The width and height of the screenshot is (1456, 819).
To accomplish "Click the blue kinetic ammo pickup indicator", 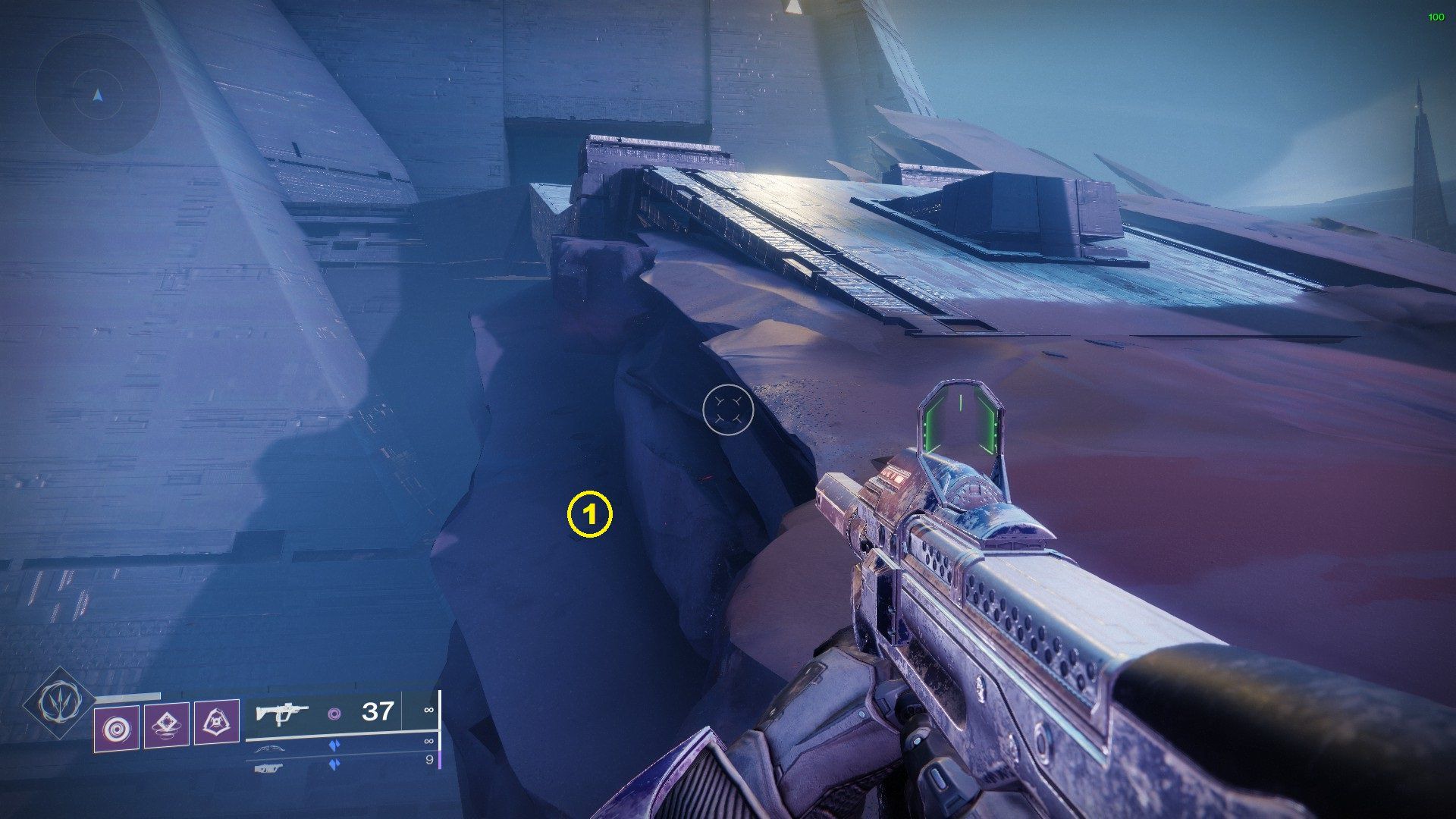I will (335, 745).
